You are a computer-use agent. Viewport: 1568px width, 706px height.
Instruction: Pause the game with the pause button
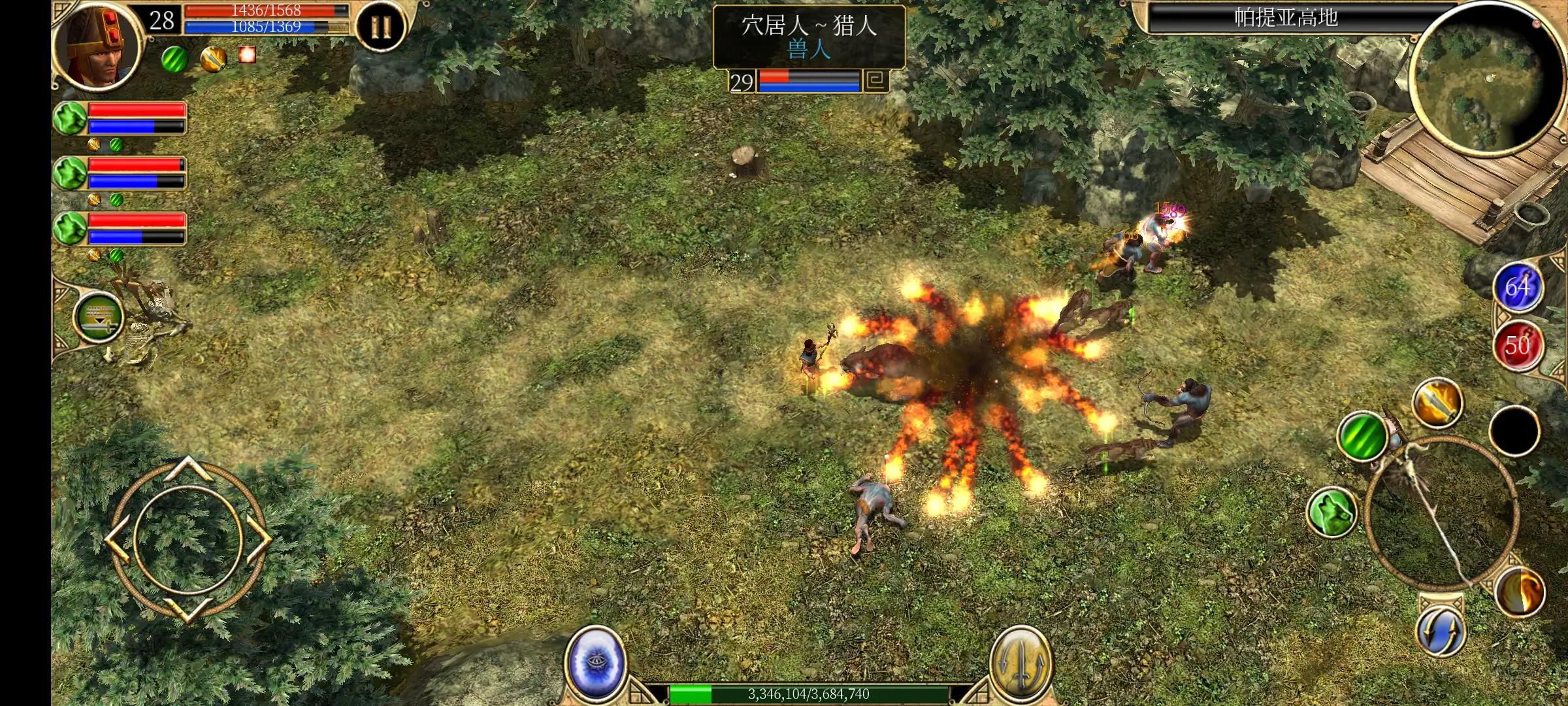pos(381,27)
